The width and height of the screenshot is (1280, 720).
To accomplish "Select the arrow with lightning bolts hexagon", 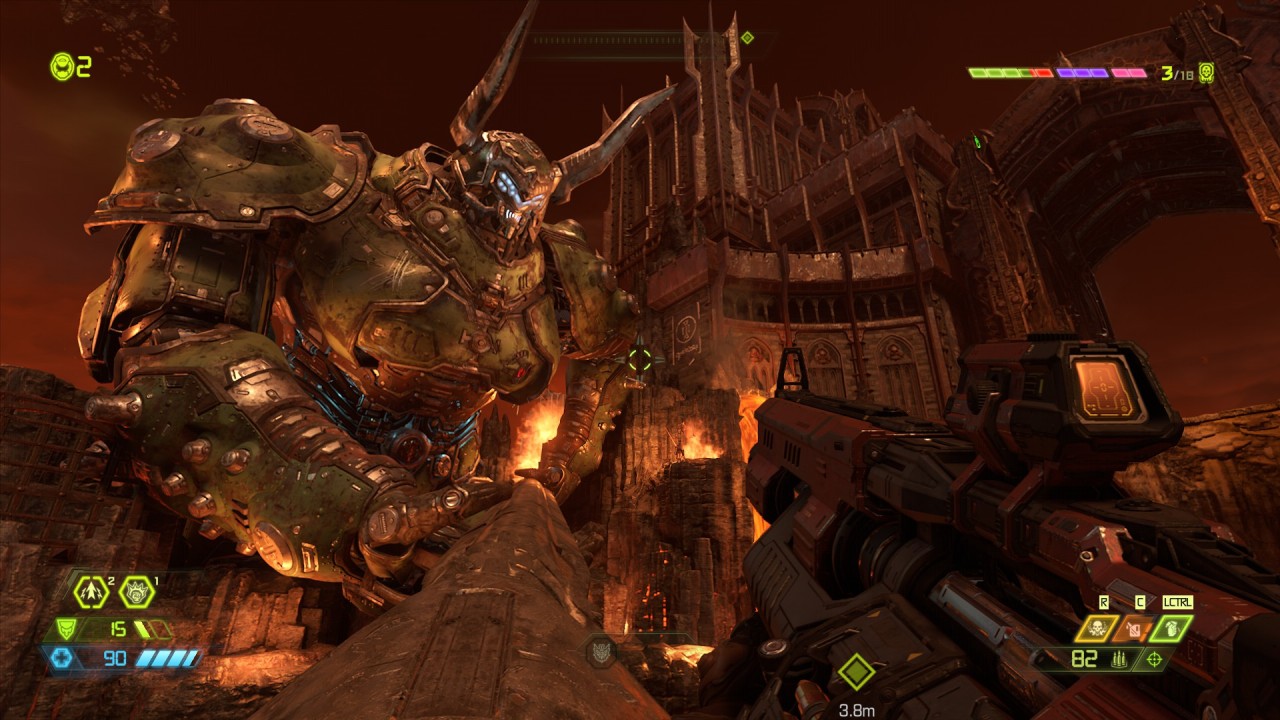I will (91, 592).
